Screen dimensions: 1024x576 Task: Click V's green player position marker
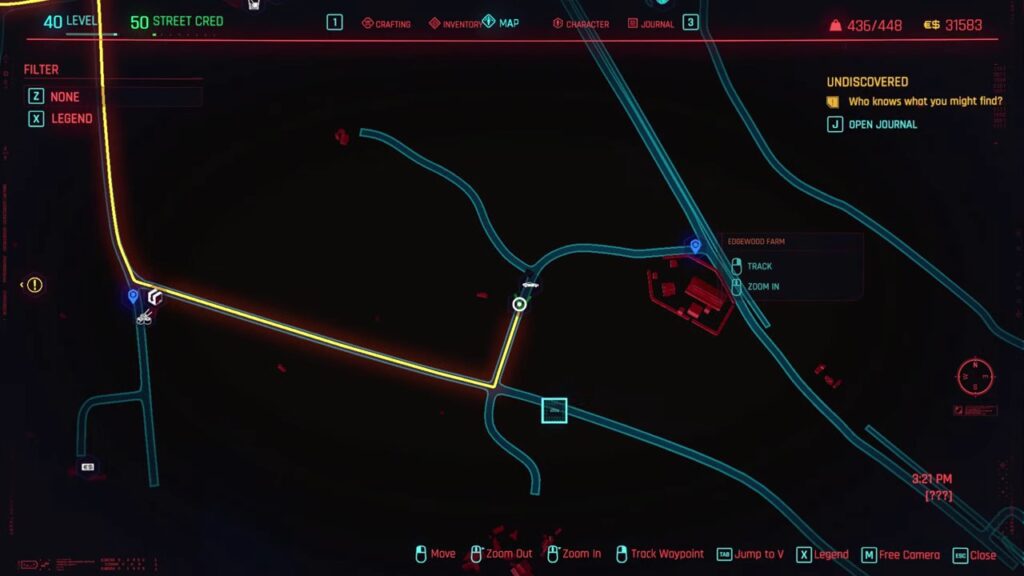[519, 304]
